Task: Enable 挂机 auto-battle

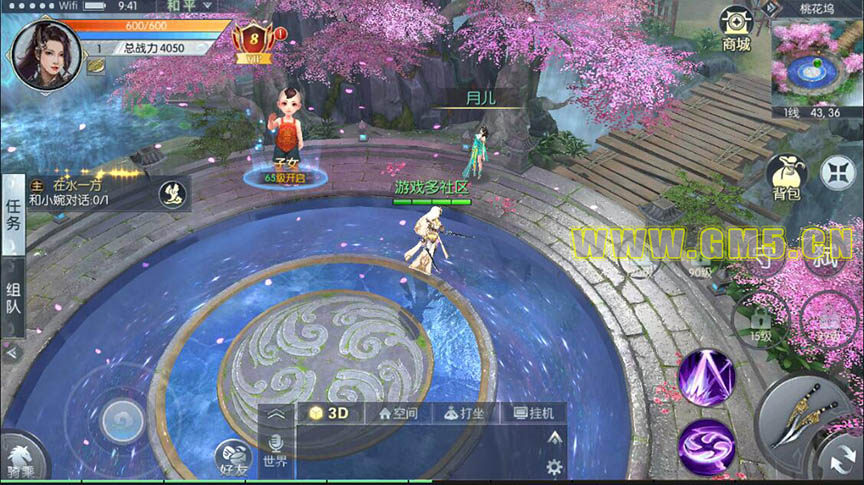Action: click(534, 413)
